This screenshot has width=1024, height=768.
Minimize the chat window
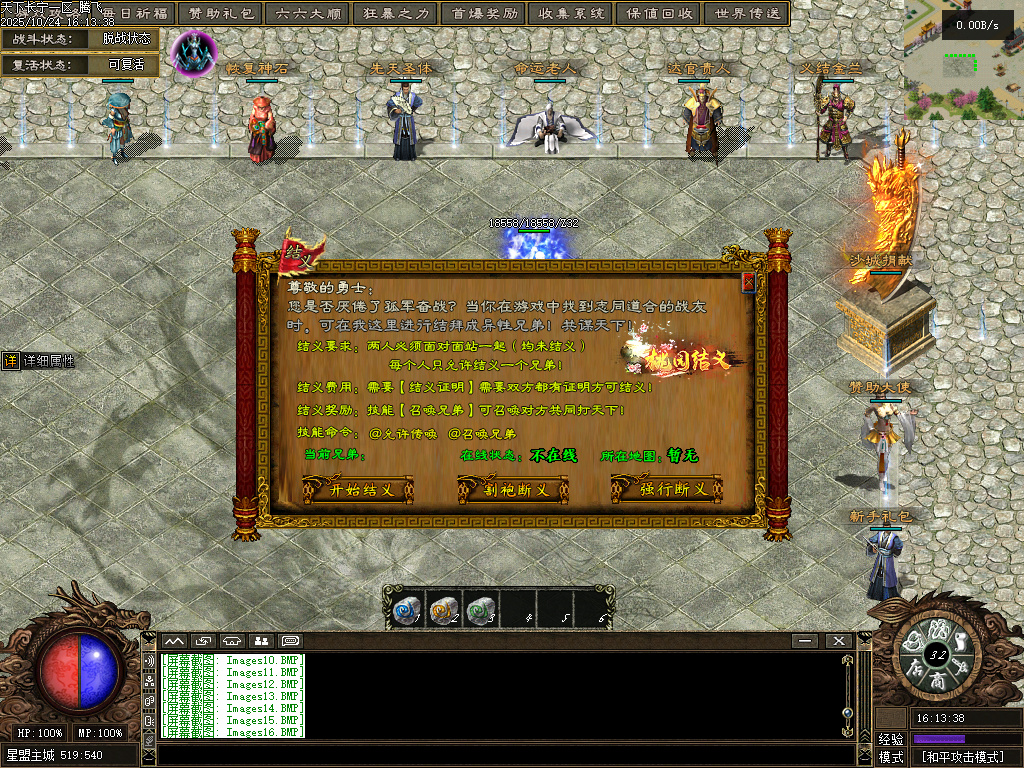(805, 640)
